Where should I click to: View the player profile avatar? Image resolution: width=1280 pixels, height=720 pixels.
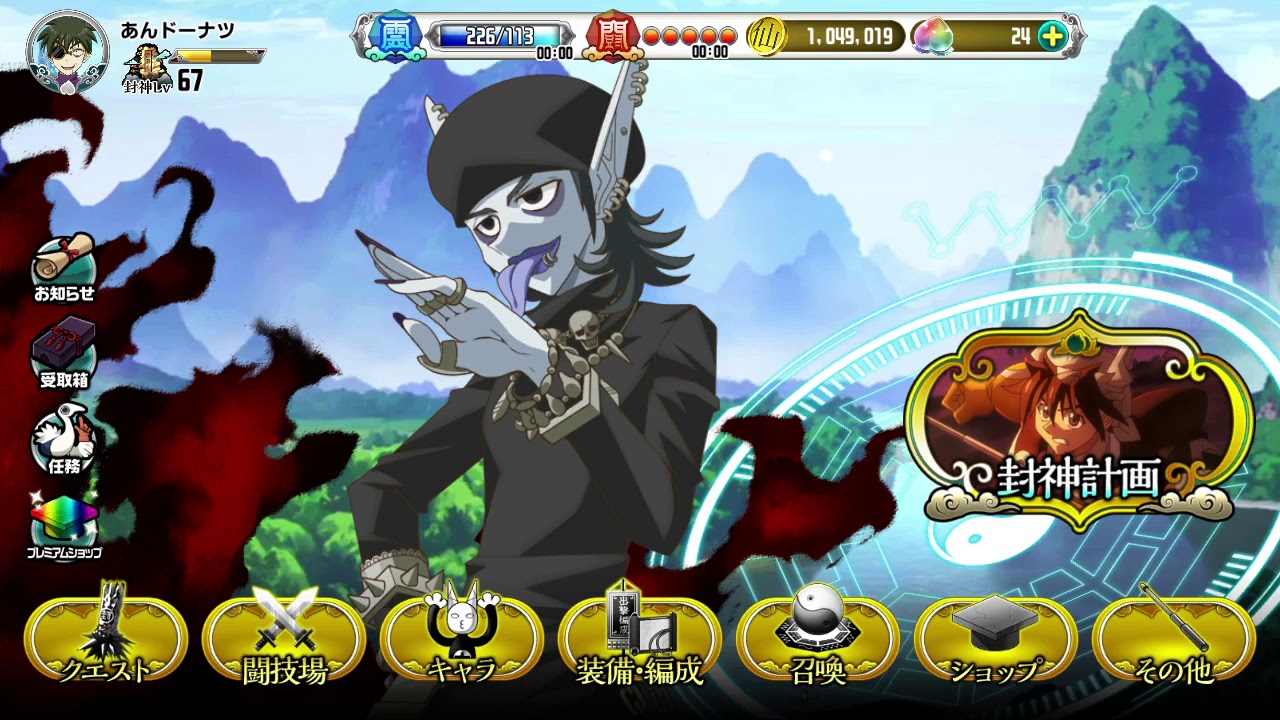tap(68, 54)
